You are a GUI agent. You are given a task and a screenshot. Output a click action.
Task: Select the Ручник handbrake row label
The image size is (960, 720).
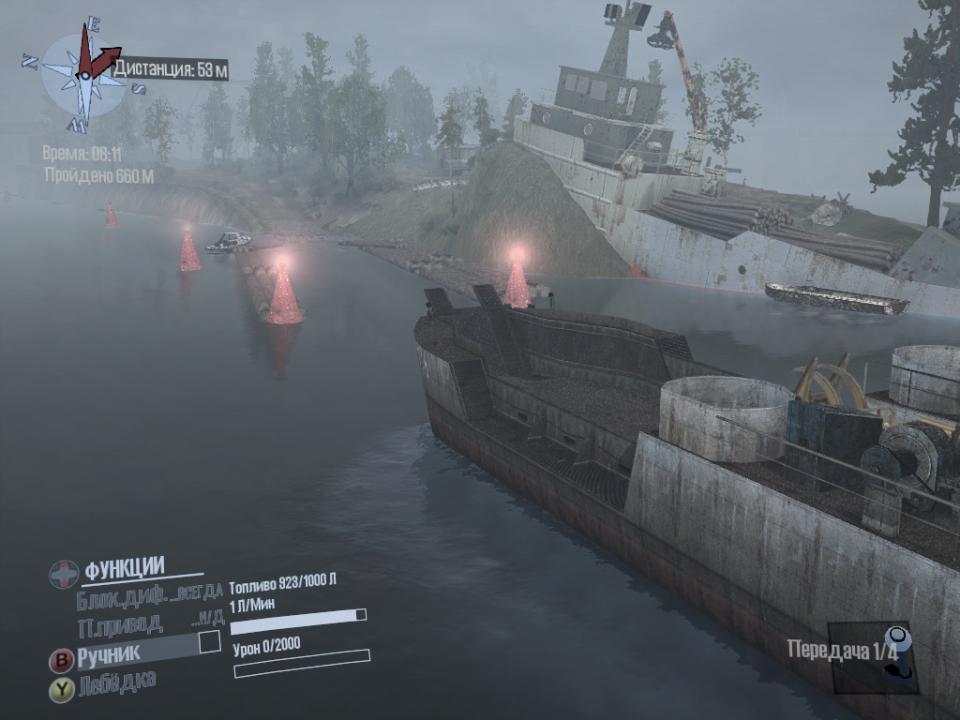[109, 654]
